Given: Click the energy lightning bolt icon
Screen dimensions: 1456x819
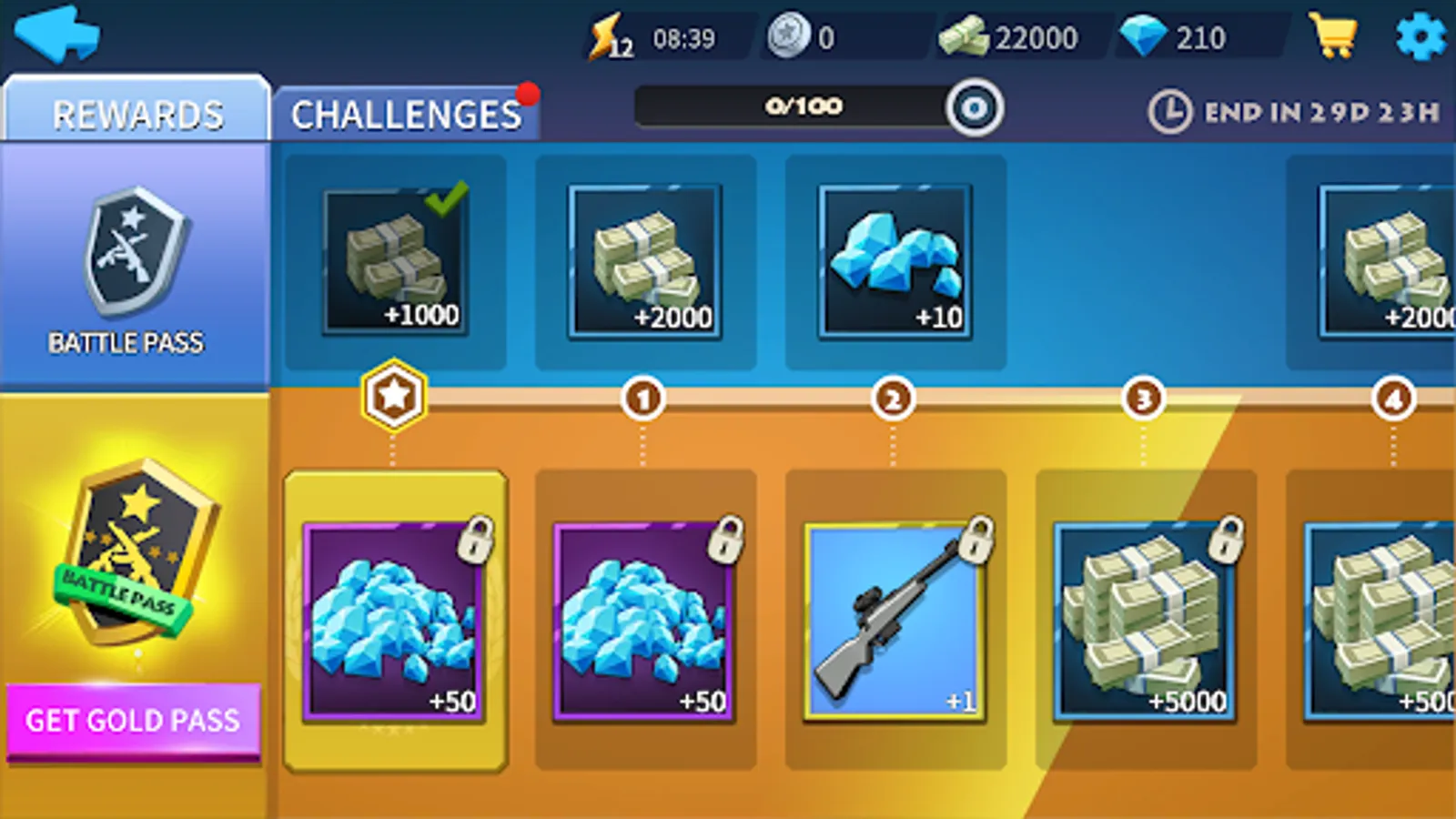Looking at the screenshot, I should [x=605, y=35].
